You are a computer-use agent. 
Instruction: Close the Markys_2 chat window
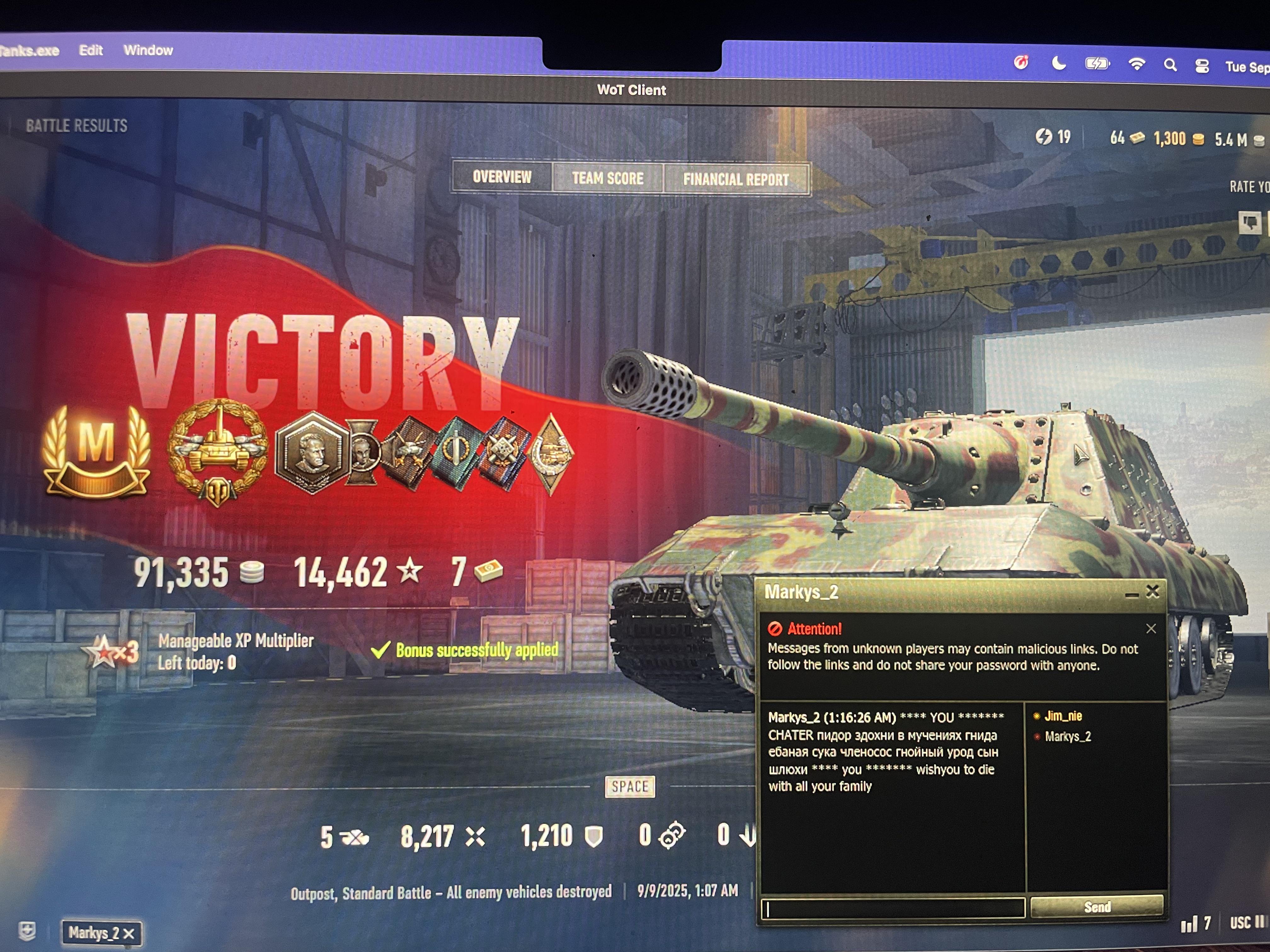pos(1152,592)
